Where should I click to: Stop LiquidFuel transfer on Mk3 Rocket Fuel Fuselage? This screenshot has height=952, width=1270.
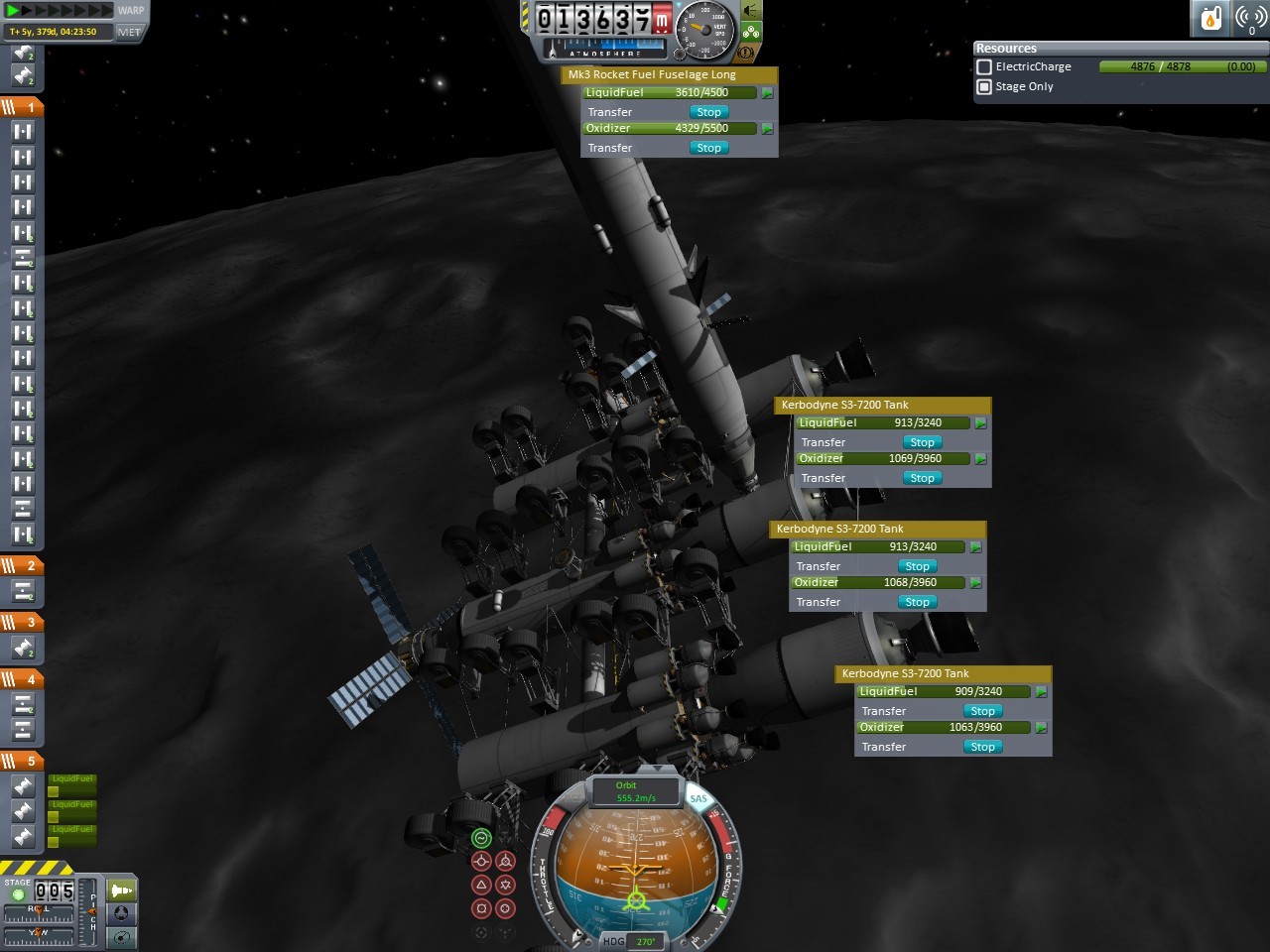pyautogui.click(x=708, y=112)
